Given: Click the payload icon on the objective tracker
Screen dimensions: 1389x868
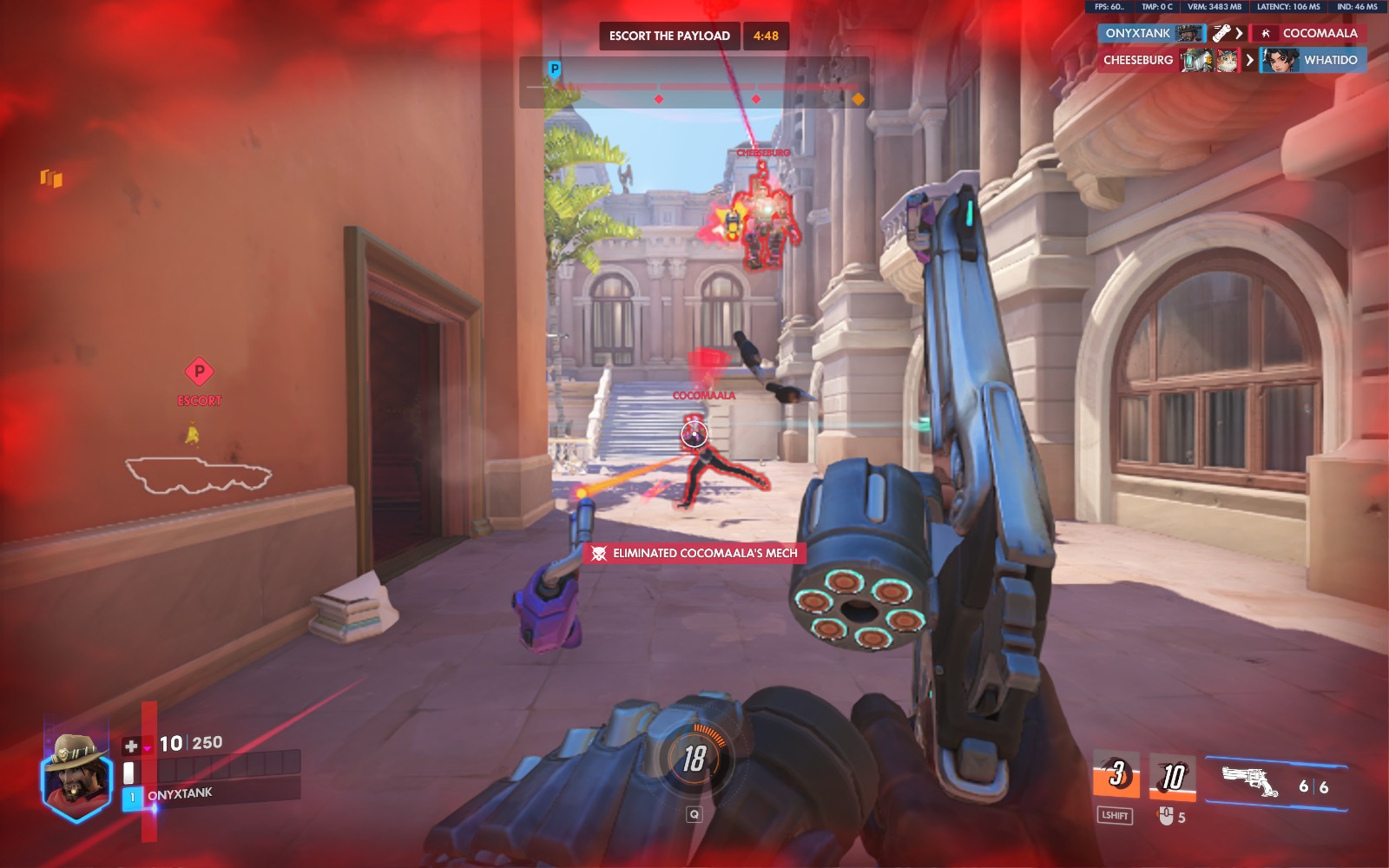Looking at the screenshot, I should tap(553, 67).
